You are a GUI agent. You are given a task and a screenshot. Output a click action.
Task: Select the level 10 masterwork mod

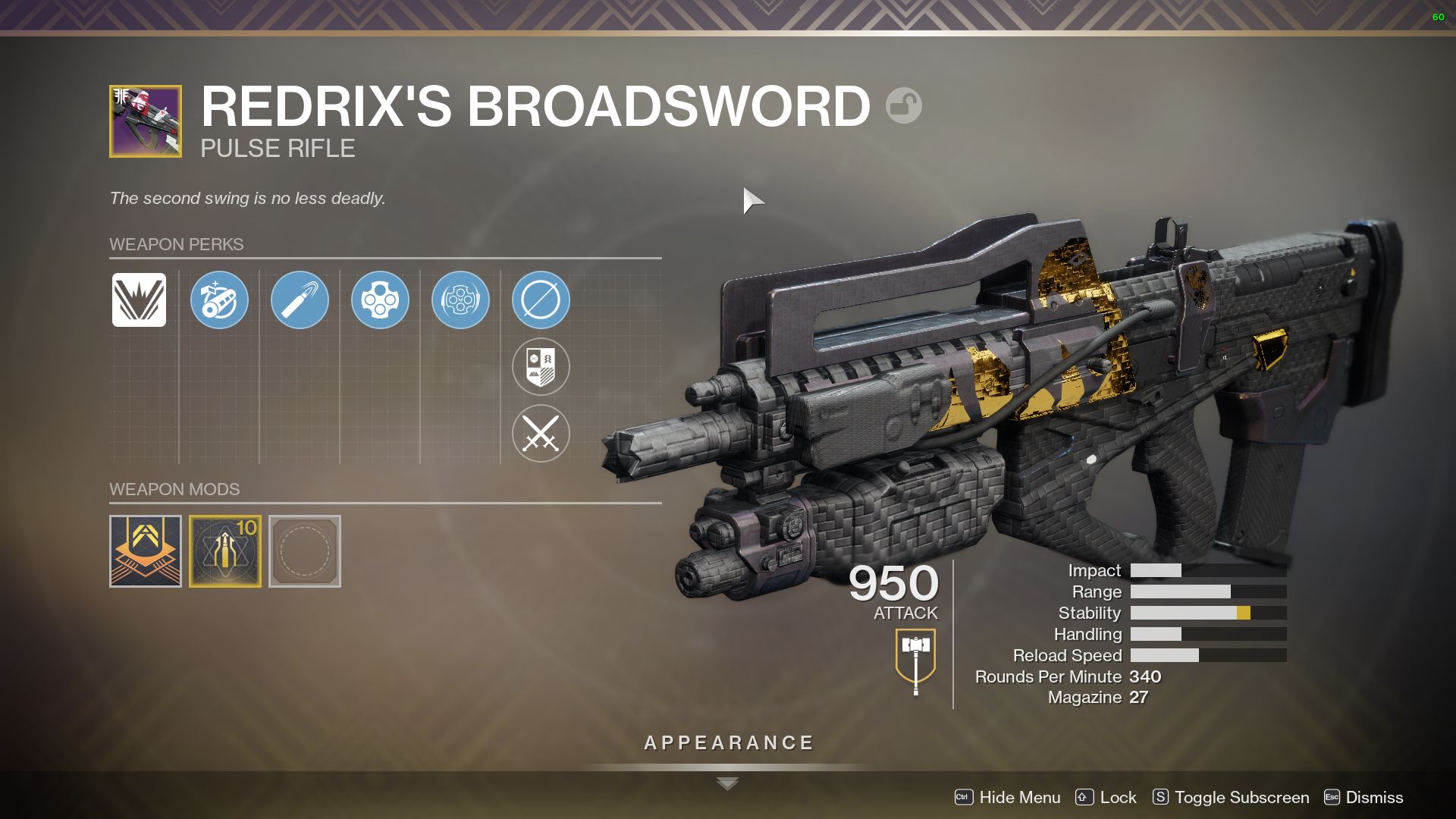coord(225,551)
